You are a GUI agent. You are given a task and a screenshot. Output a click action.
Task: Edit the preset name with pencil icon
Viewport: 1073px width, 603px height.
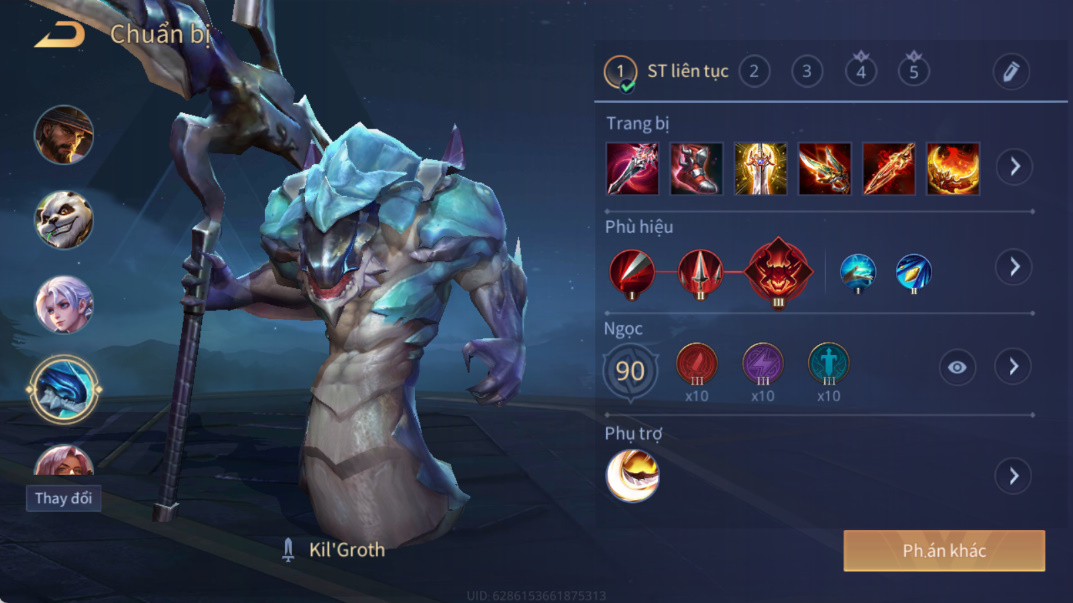1011,72
